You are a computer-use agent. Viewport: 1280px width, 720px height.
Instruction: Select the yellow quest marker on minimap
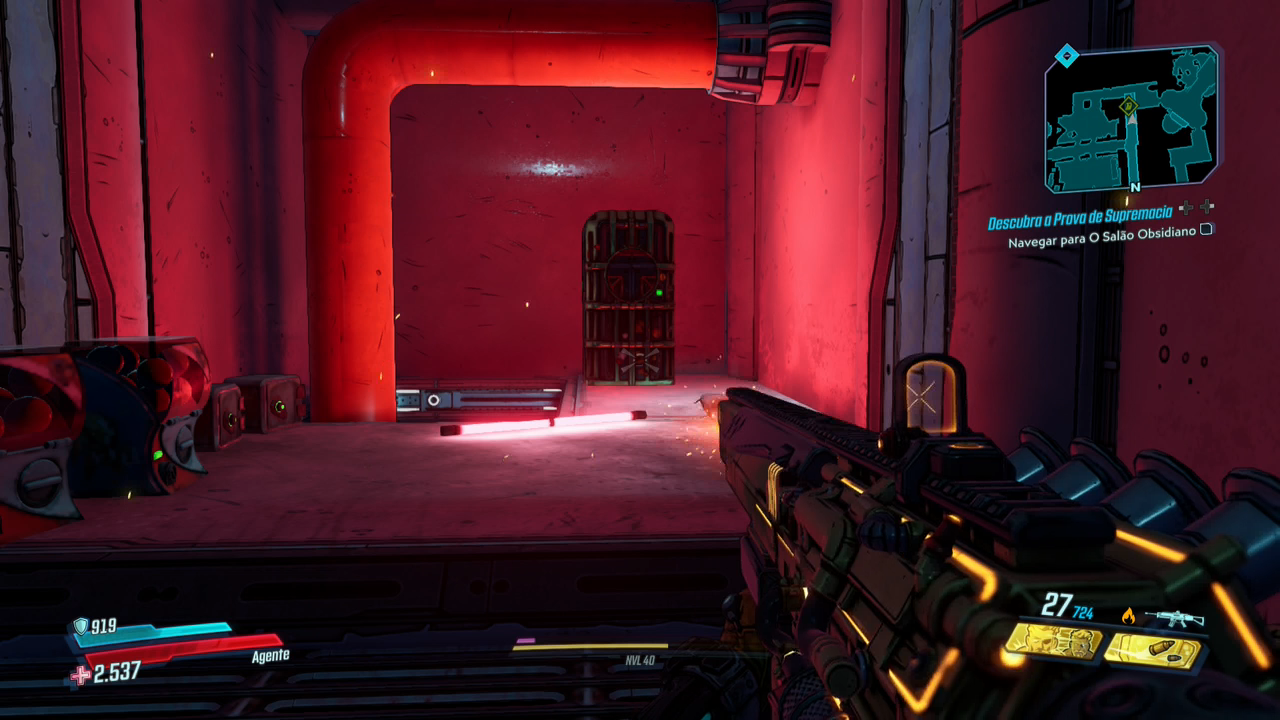[1129, 105]
